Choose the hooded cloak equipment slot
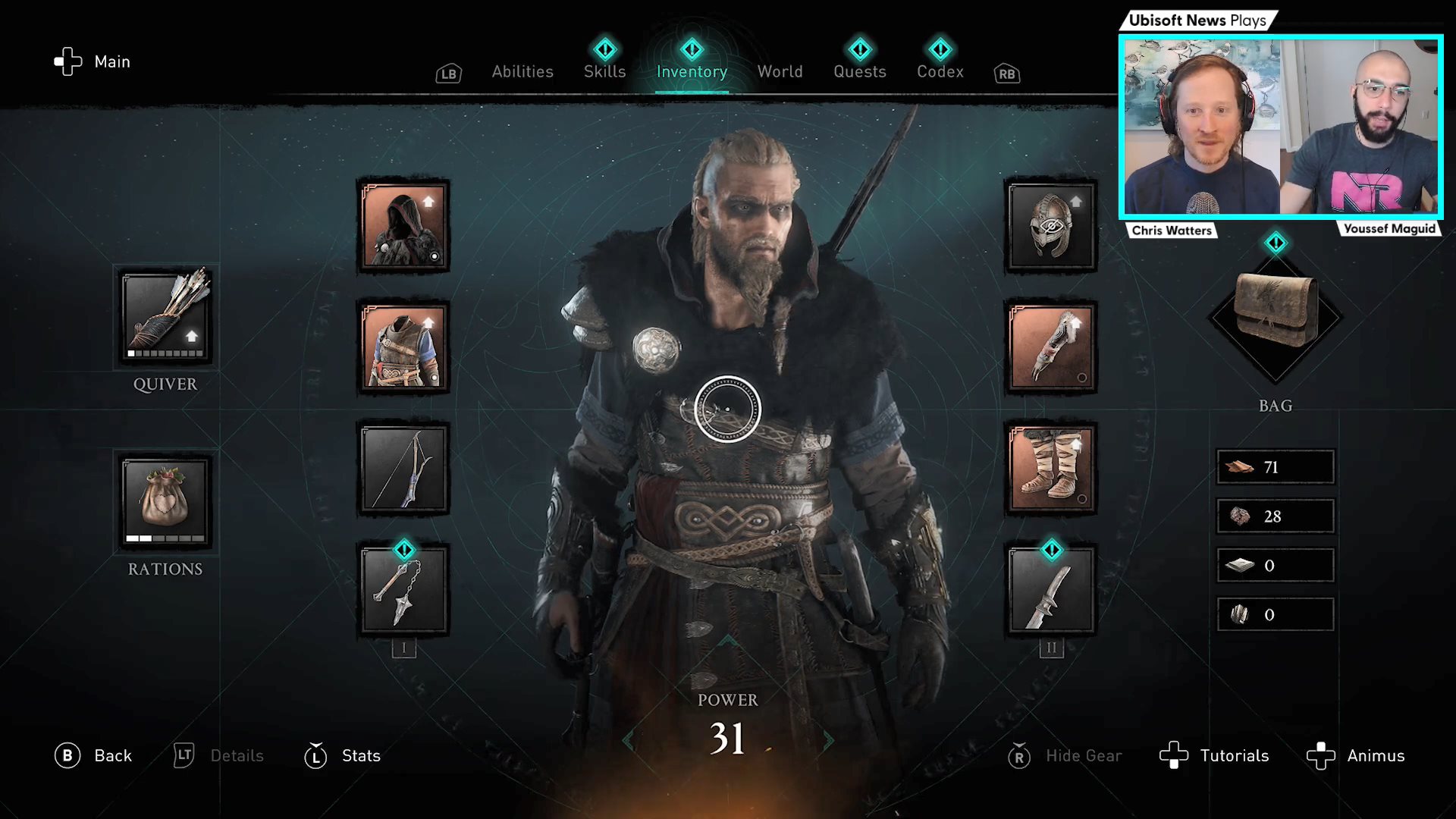The width and height of the screenshot is (1456, 819). tap(403, 227)
